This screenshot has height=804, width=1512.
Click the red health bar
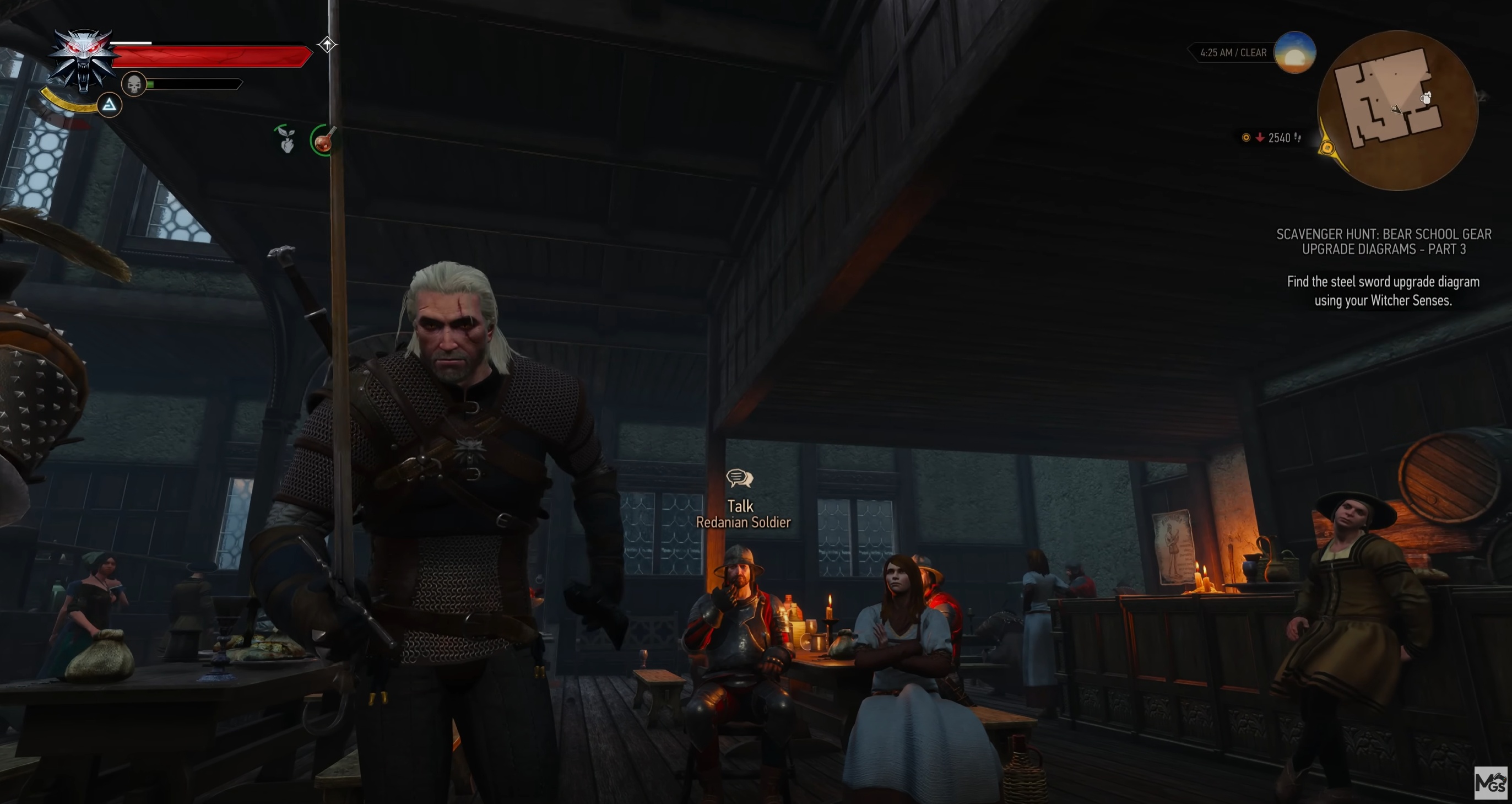click(x=212, y=56)
